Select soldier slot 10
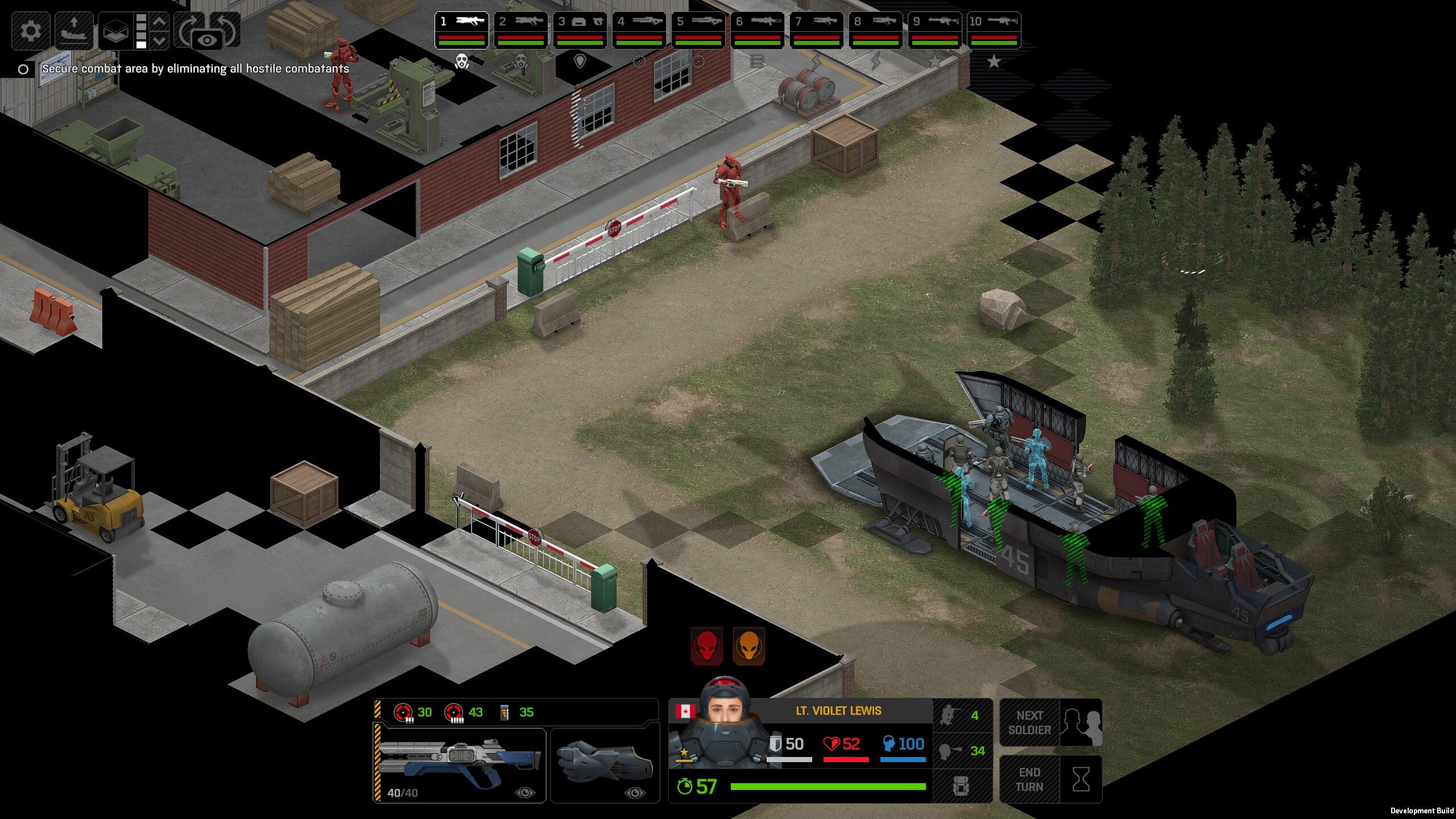Image resolution: width=1456 pixels, height=819 pixels. click(x=994, y=30)
